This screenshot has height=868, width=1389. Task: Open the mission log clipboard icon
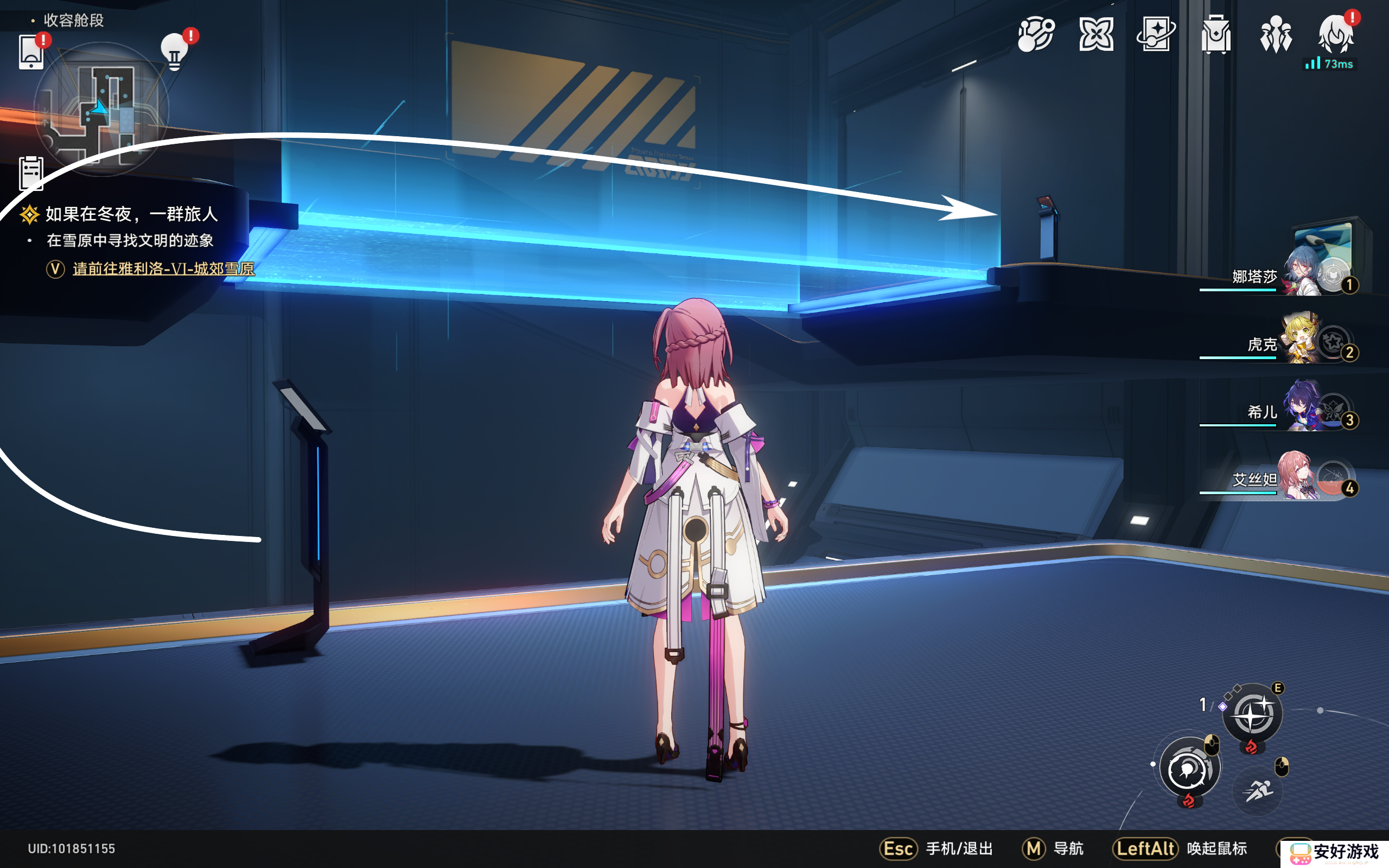31,172
